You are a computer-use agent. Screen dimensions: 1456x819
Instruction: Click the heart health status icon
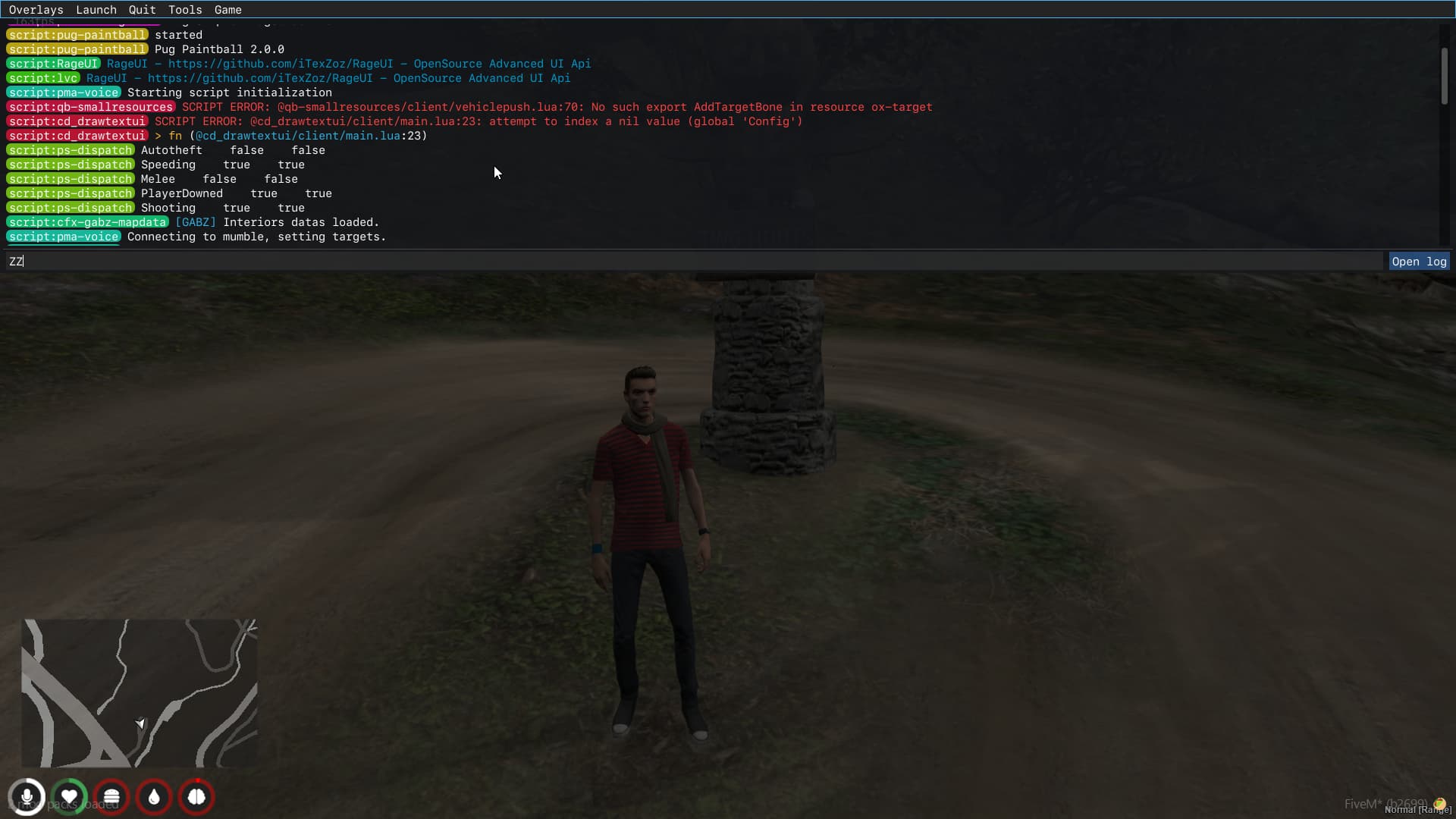click(69, 797)
